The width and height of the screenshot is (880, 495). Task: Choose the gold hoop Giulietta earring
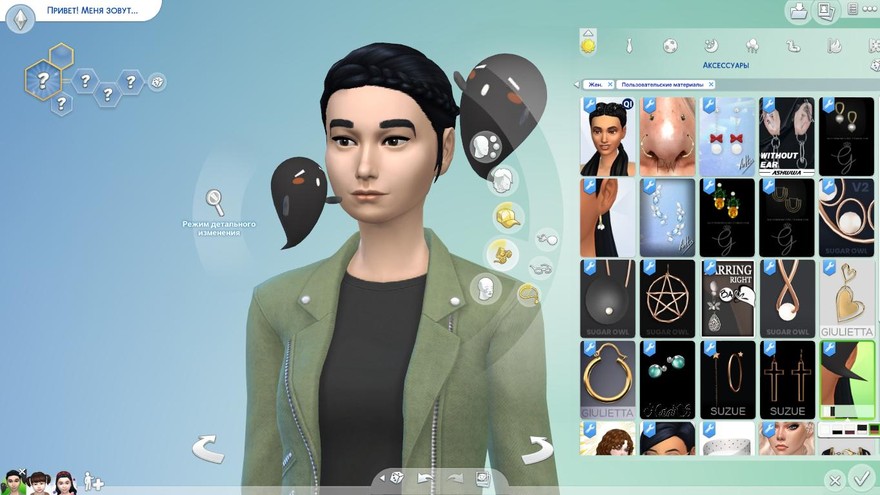pos(607,379)
